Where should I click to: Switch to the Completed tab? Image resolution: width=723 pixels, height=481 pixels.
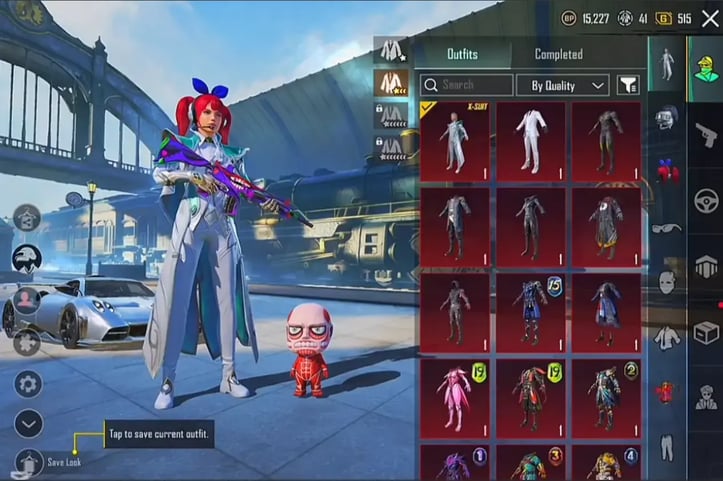pos(558,54)
